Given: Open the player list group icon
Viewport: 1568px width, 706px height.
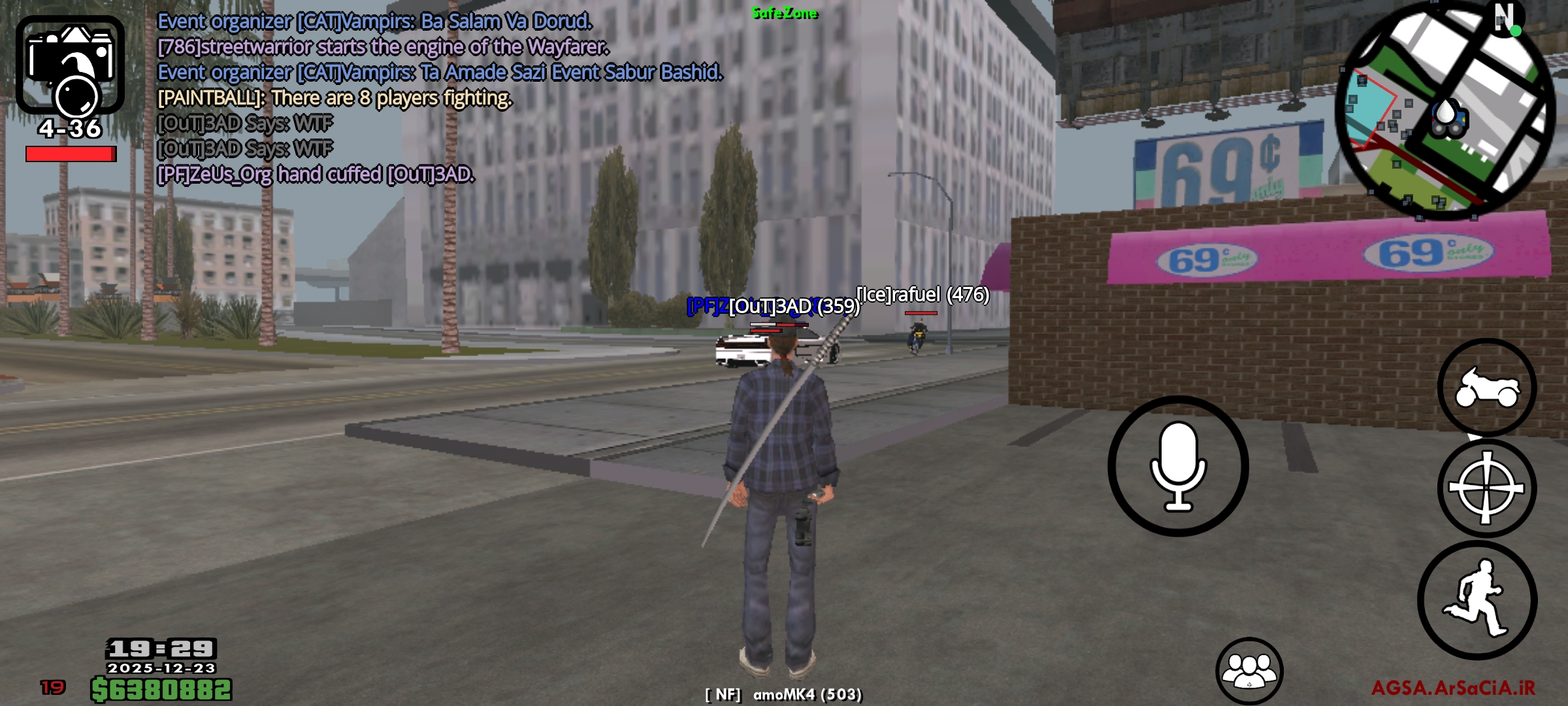Looking at the screenshot, I should 1249,670.
